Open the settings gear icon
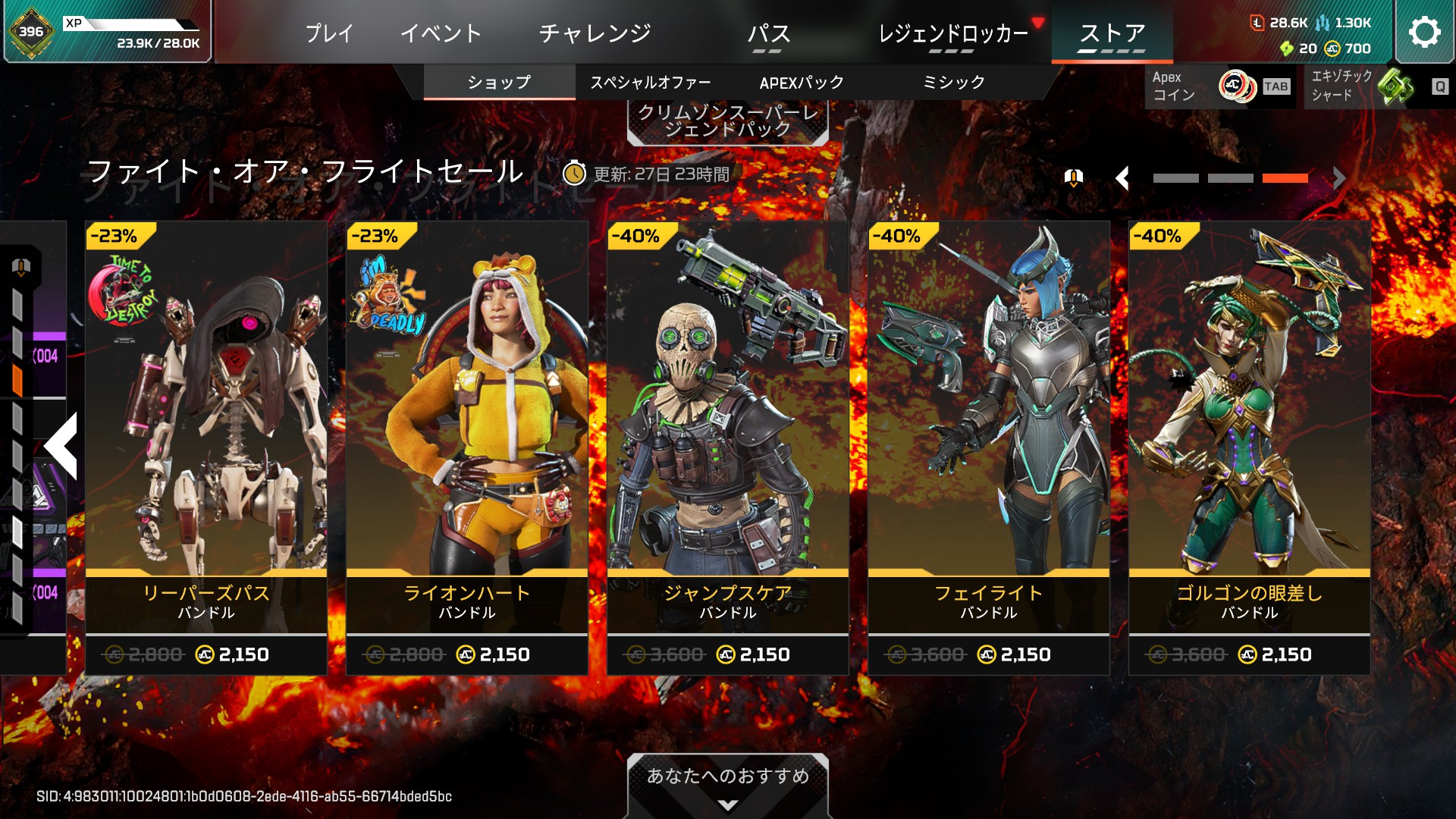This screenshot has height=819, width=1456. click(x=1424, y=32)
